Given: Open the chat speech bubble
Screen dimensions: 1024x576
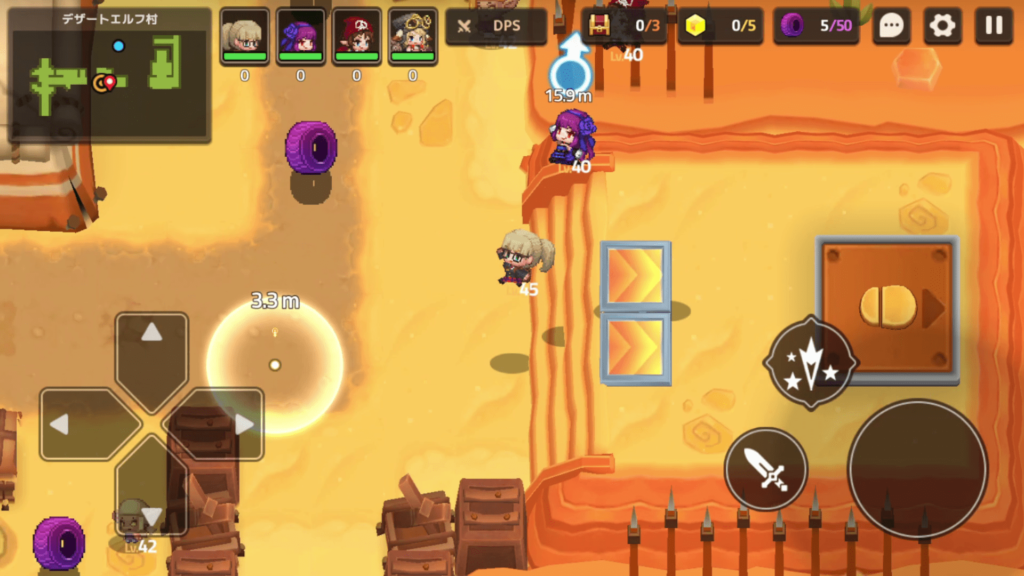Looking at the screenshot, I should [x=890, y=27].
